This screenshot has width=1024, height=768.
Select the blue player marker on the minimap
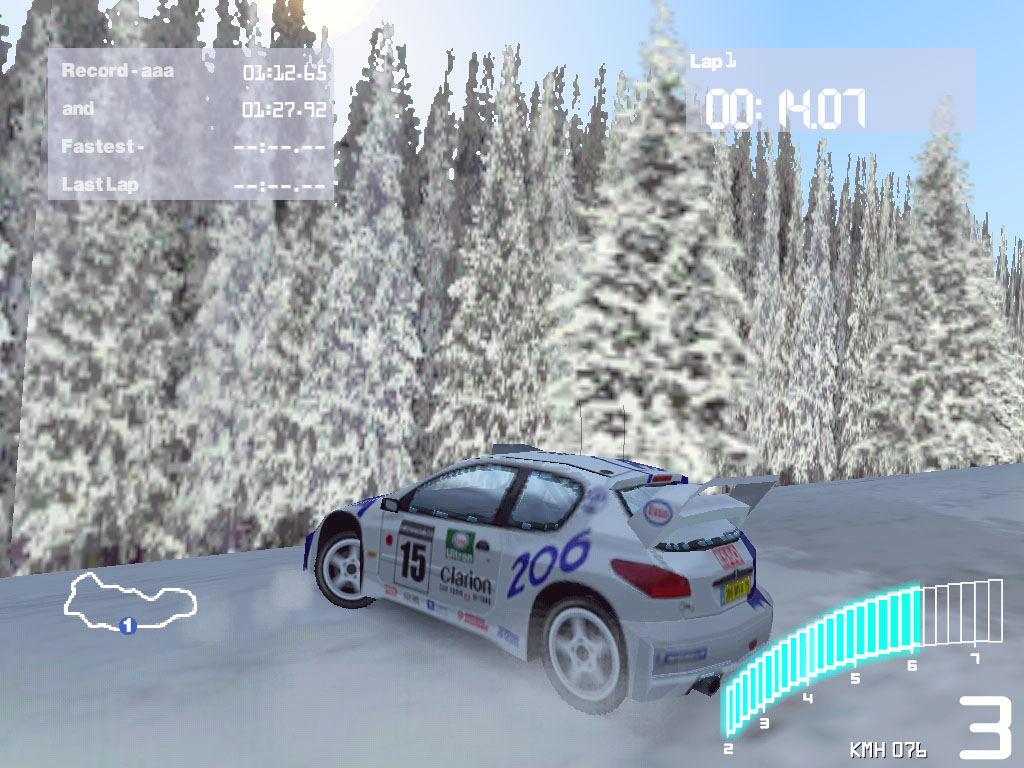(127, 626)
